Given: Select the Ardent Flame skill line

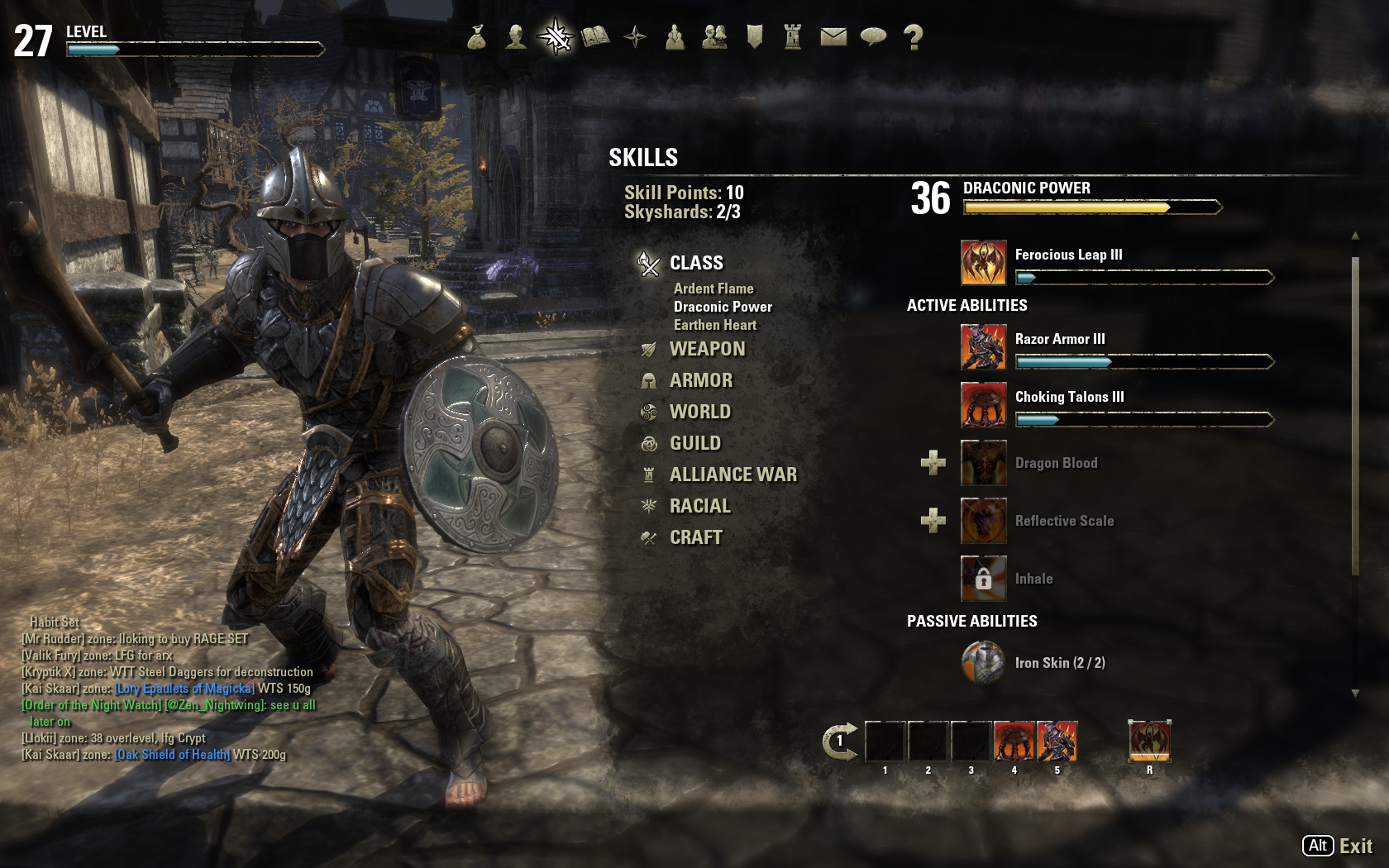Looking at the screenshot, I should (714, 289).
